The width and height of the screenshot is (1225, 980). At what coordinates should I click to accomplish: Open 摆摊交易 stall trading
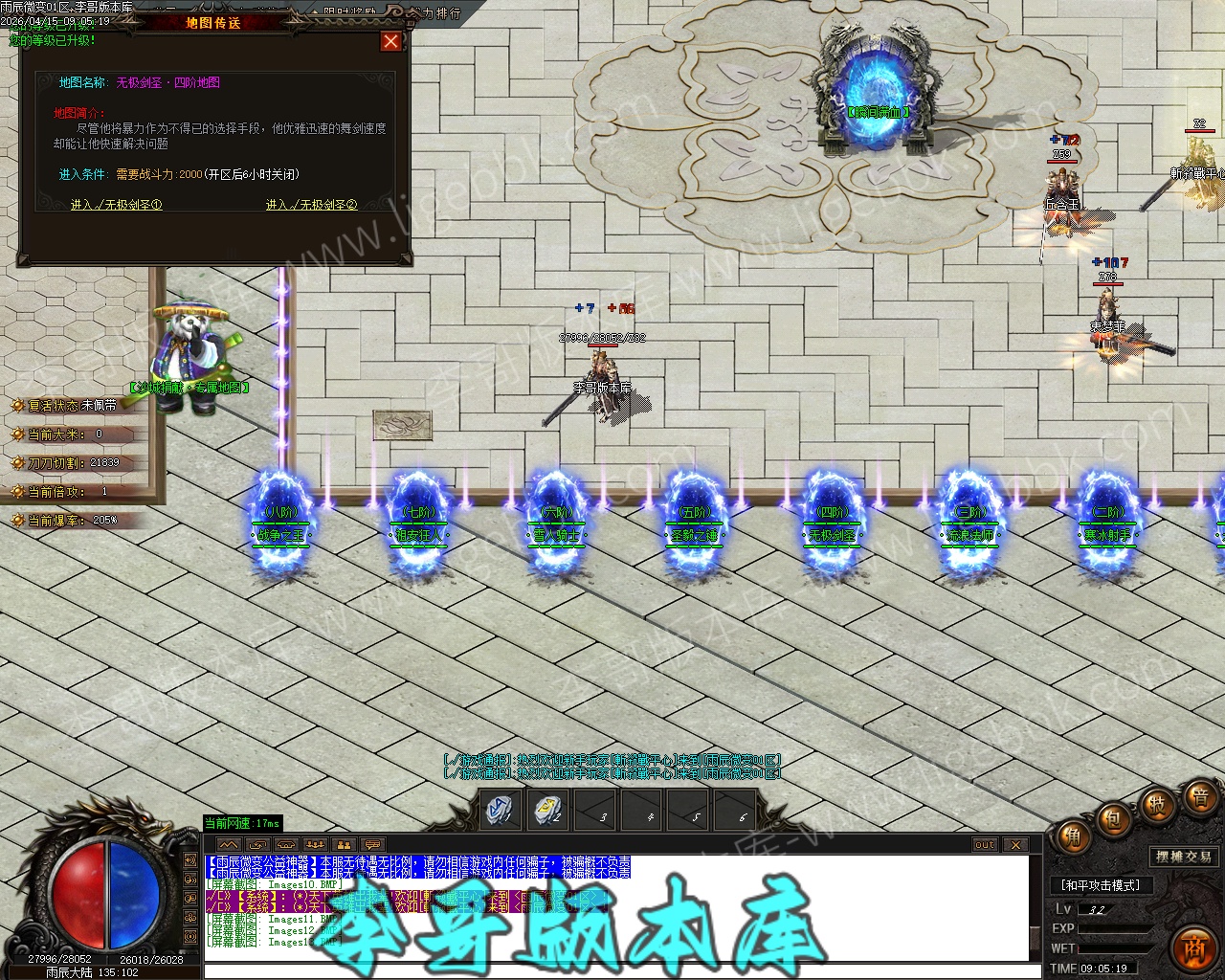point(1183,857)
